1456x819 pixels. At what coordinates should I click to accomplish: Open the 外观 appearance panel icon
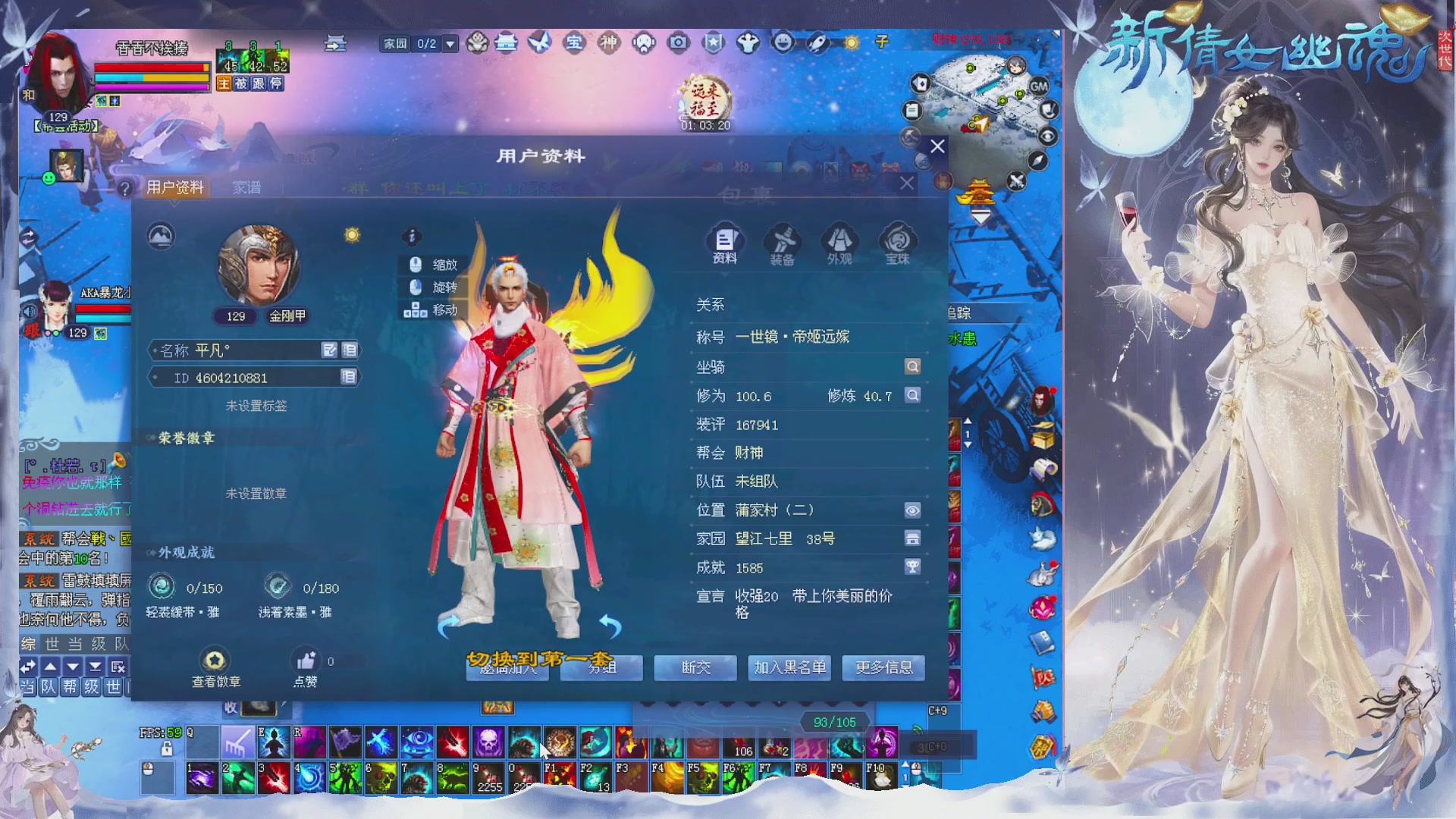point(839,241)
